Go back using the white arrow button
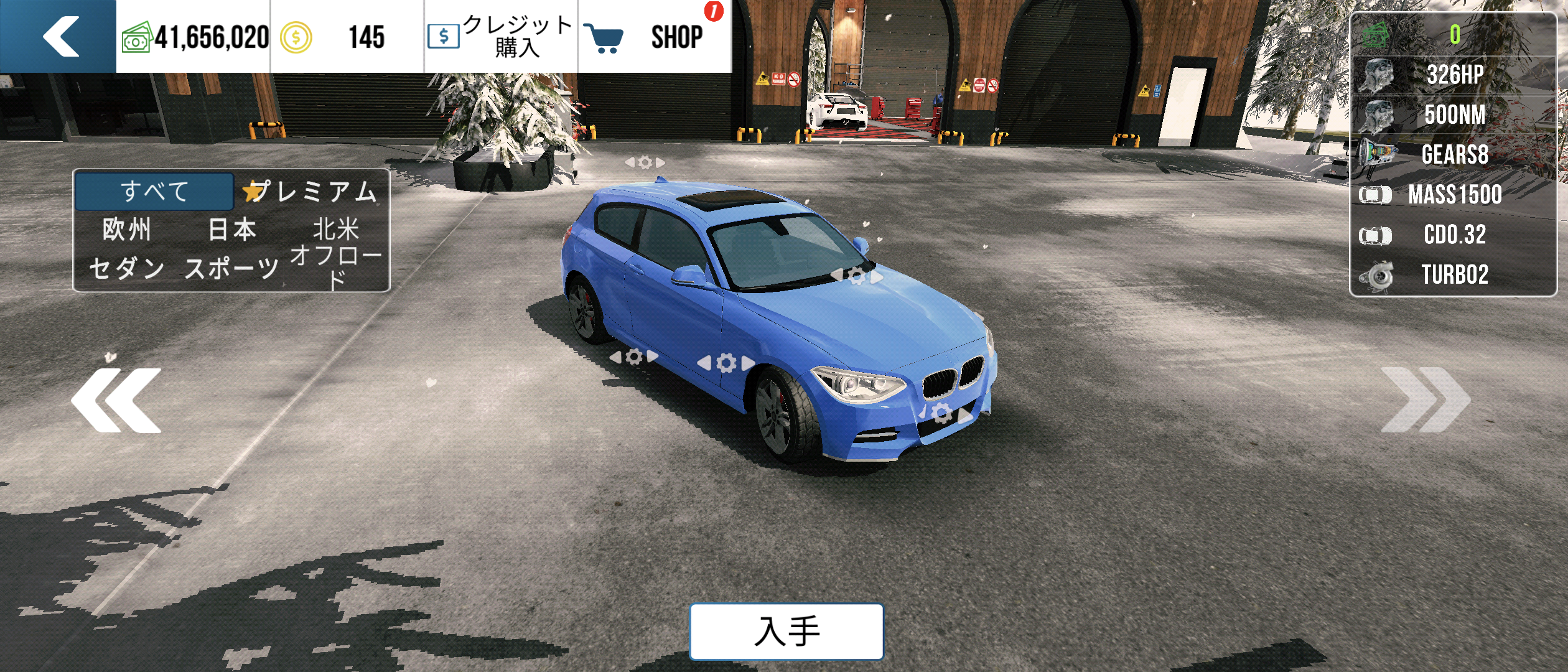 [59, 36]
